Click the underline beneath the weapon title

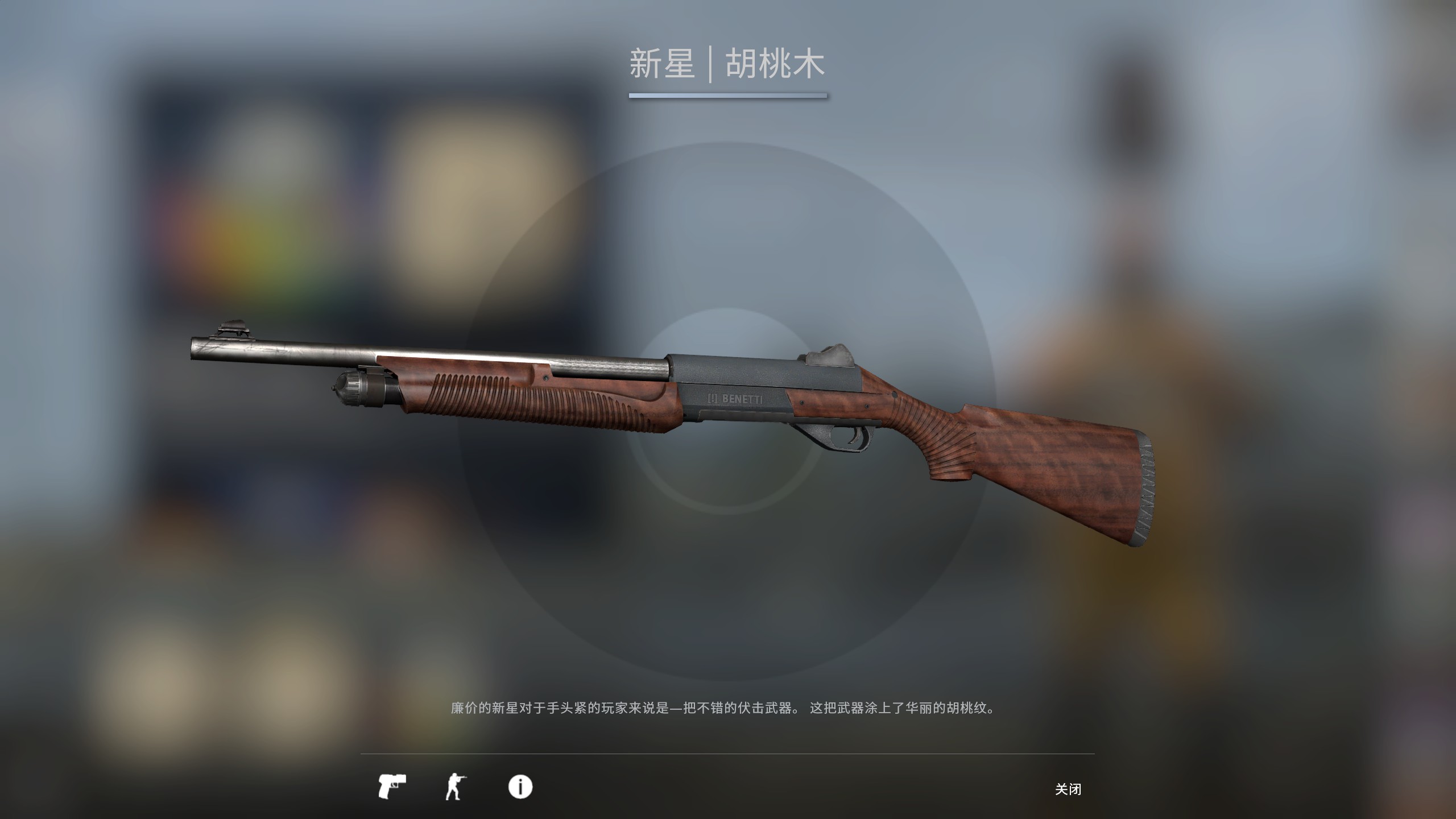728,98
